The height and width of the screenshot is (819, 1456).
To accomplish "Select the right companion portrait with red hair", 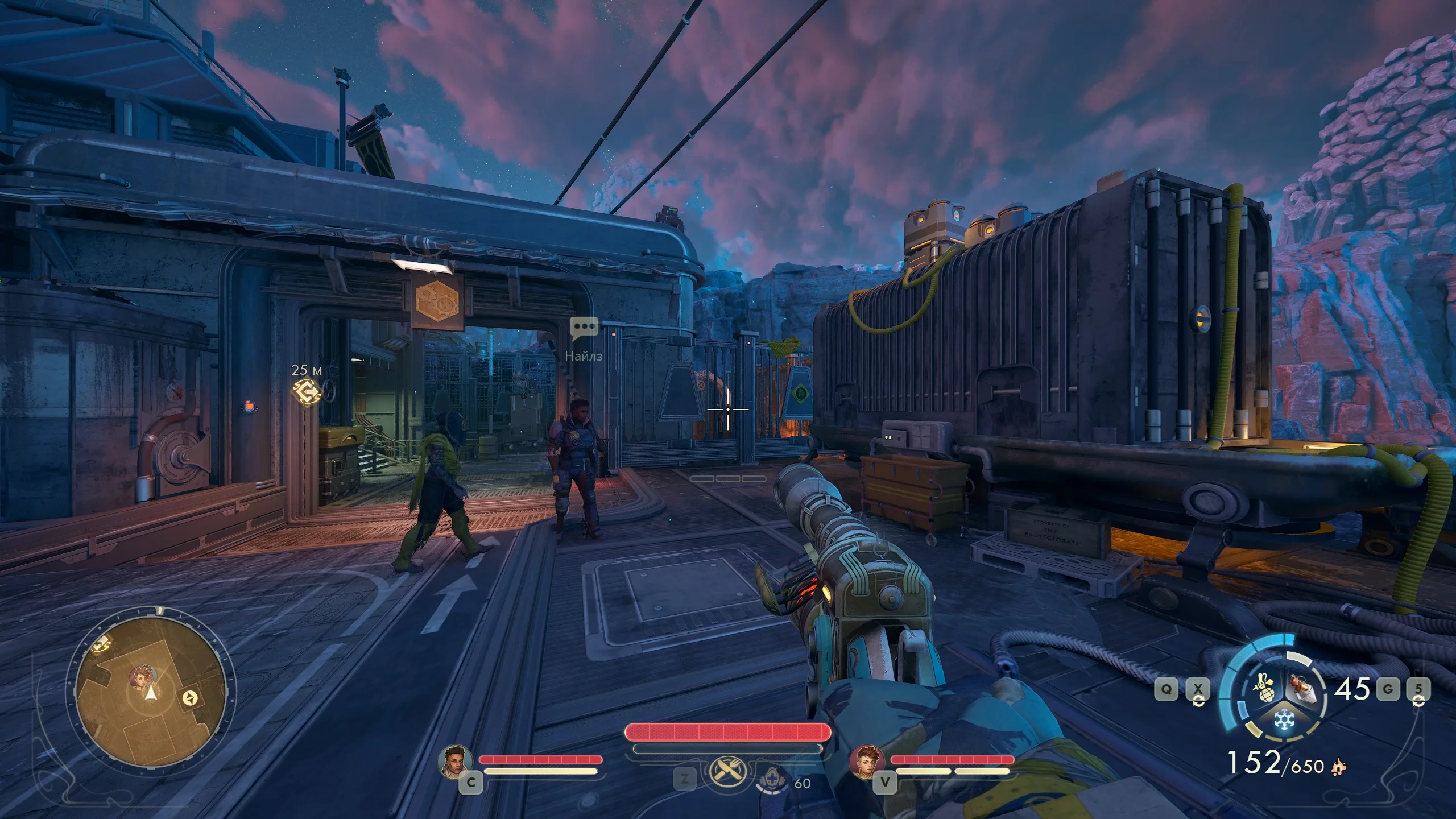I will click(x=867, y=760).
